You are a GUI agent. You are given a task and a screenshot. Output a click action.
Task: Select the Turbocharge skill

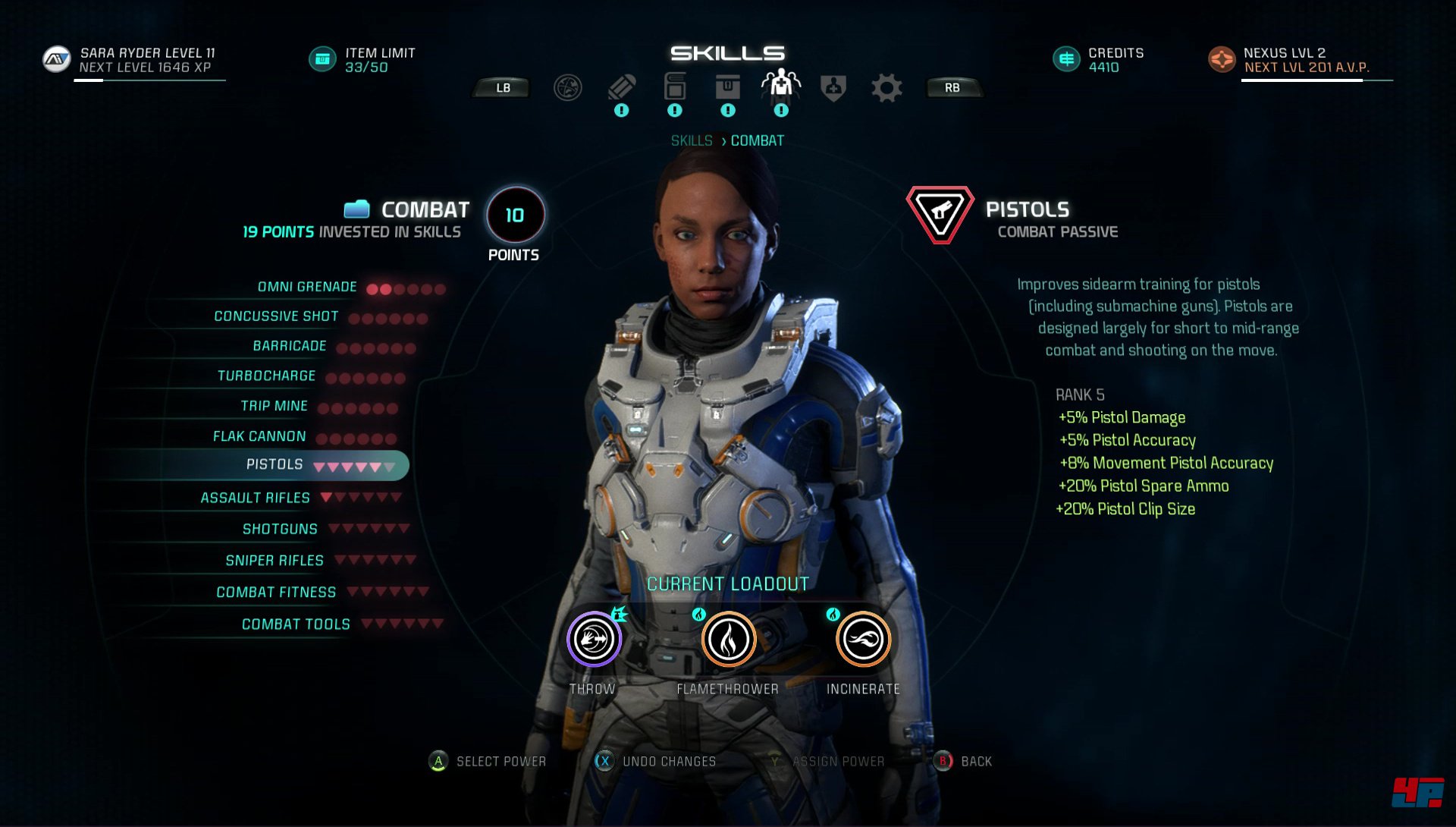point(266,376)
